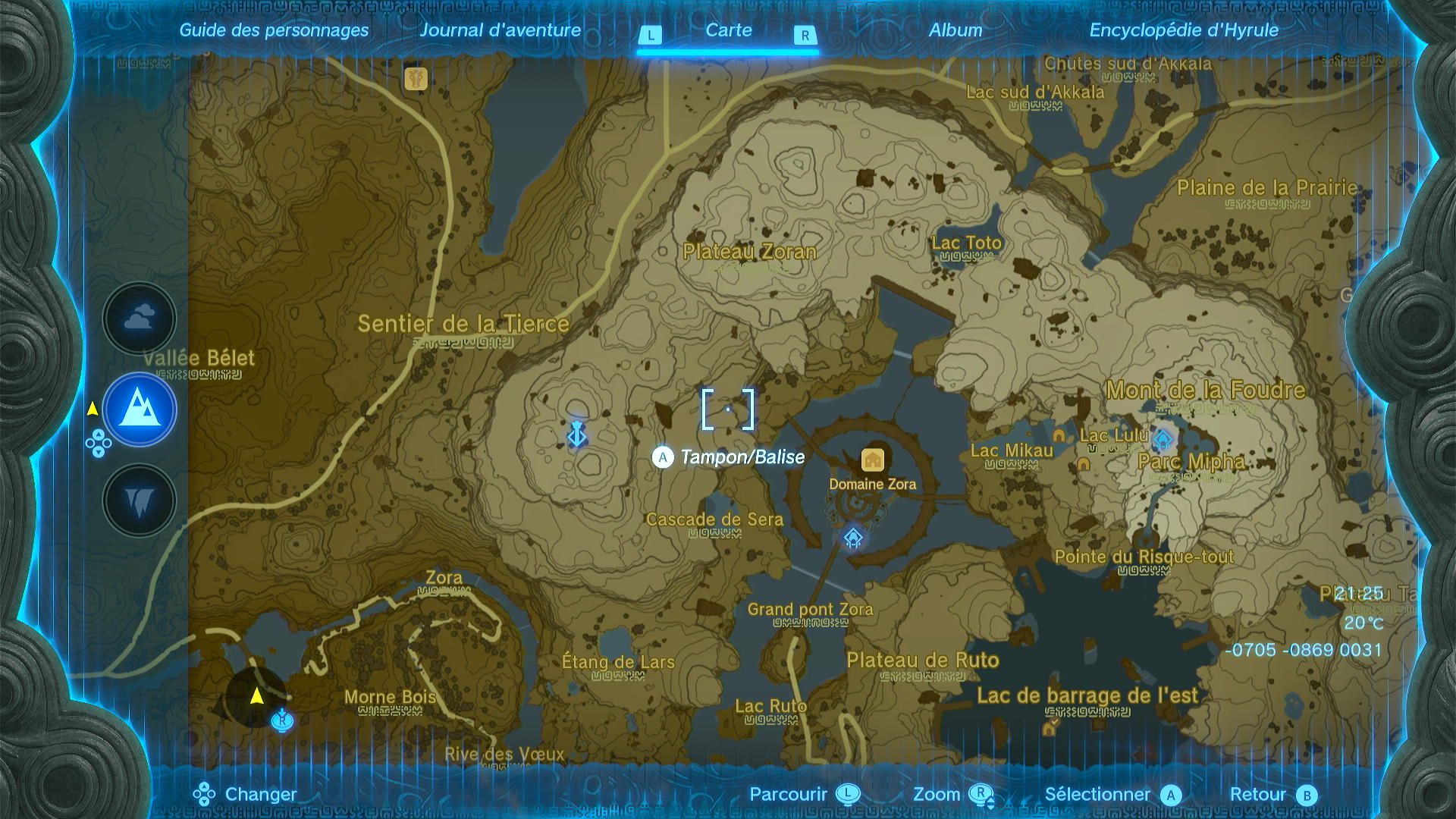The height and width of the screenshot is (819, 1456).
Task: Click the cave entrance icon beside Lac Lulu
Action: click(1083, 465)
